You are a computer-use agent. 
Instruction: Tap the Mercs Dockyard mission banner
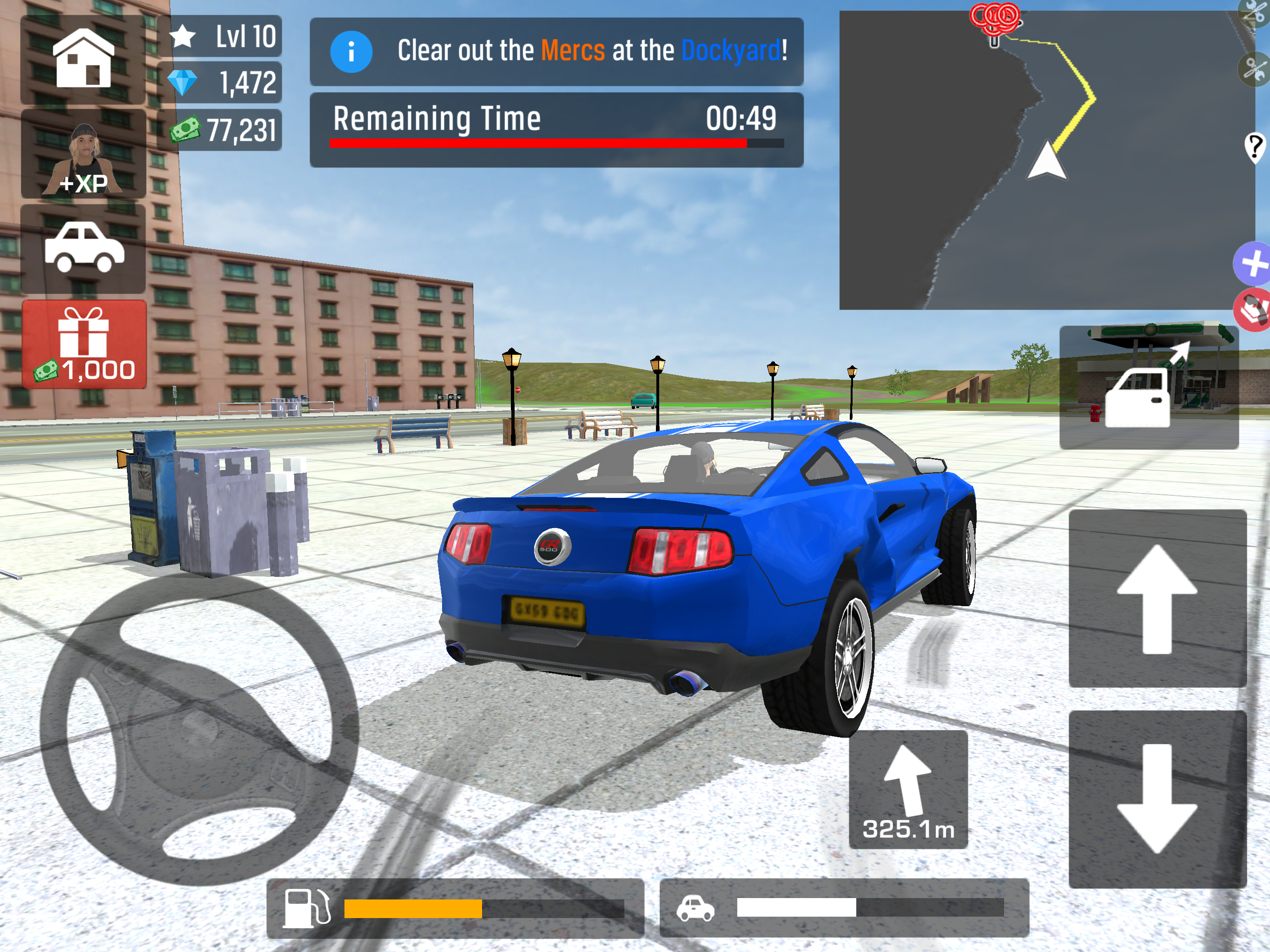coord(556,51)
